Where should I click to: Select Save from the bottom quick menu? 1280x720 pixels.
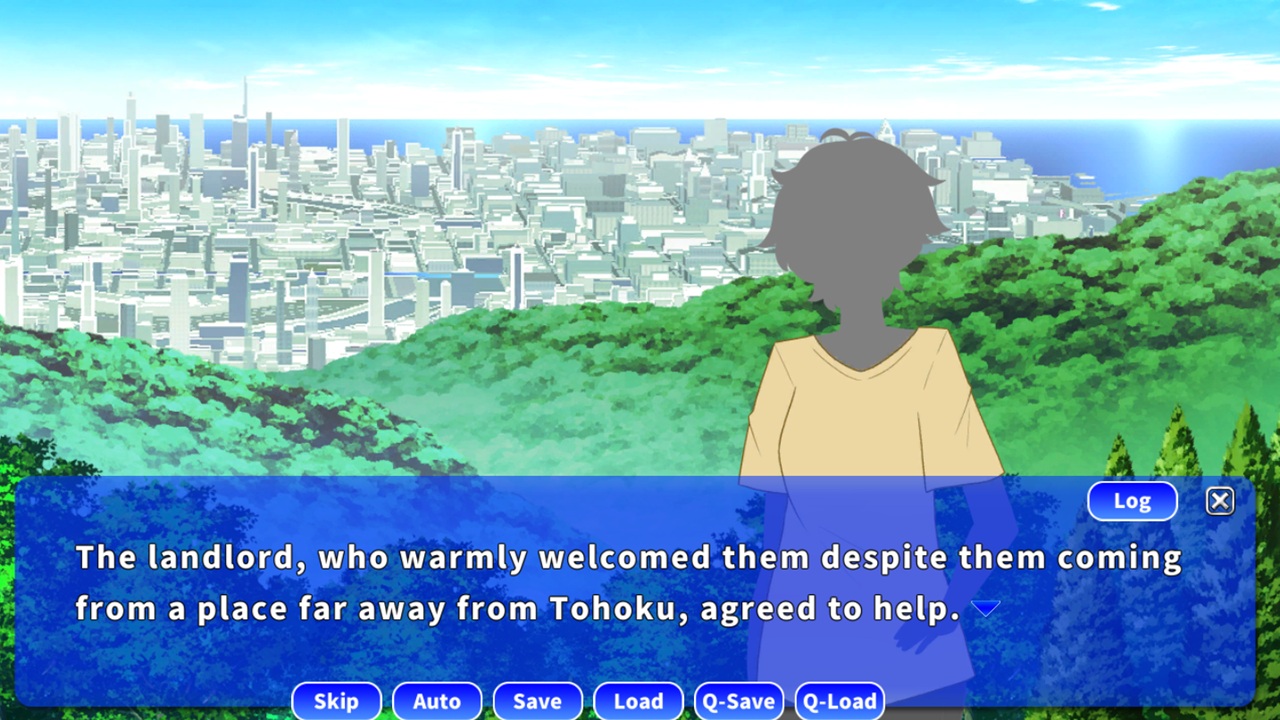point(537,701)
